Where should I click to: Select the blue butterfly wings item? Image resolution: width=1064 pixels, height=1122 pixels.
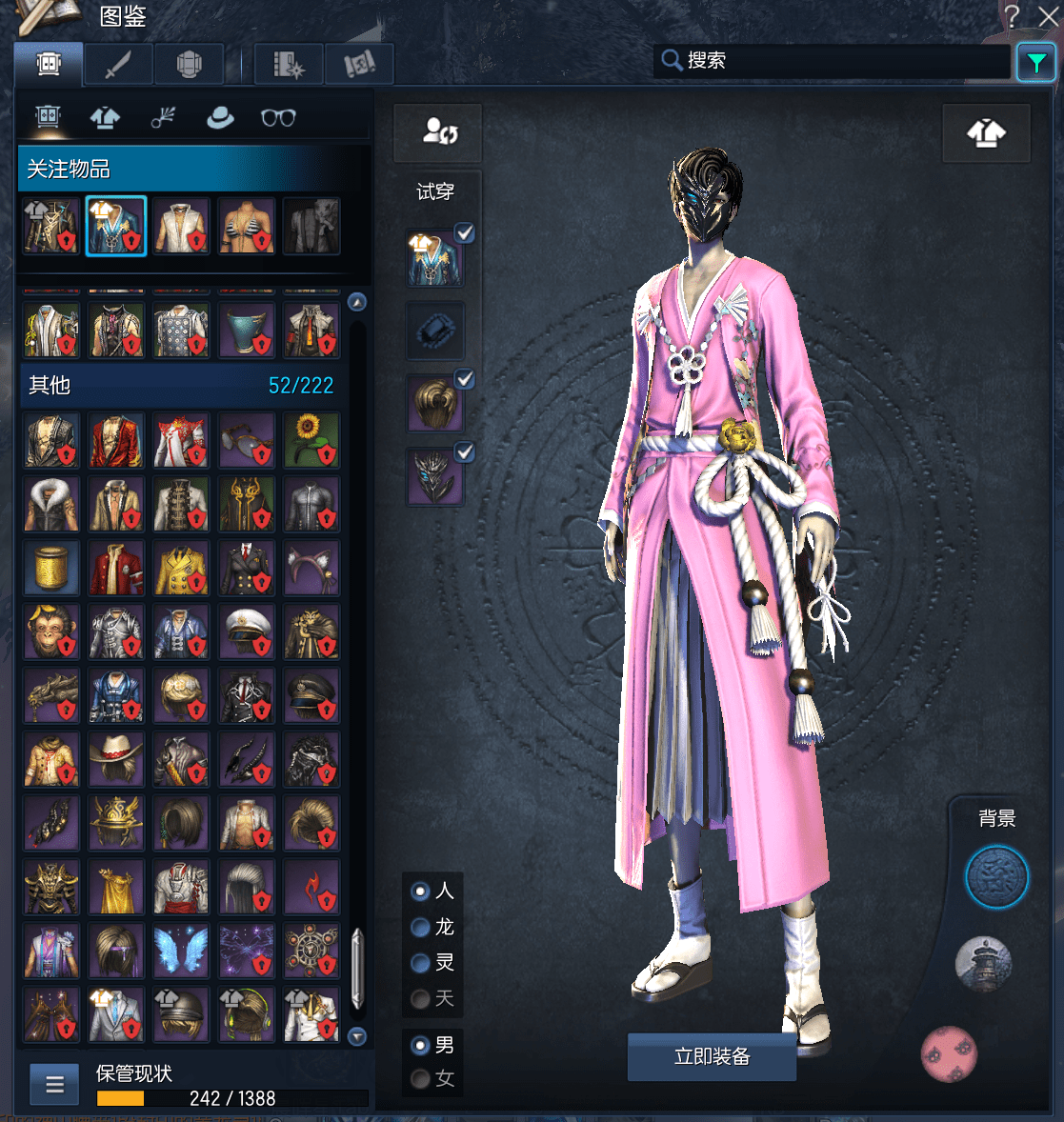click(181, 951)
